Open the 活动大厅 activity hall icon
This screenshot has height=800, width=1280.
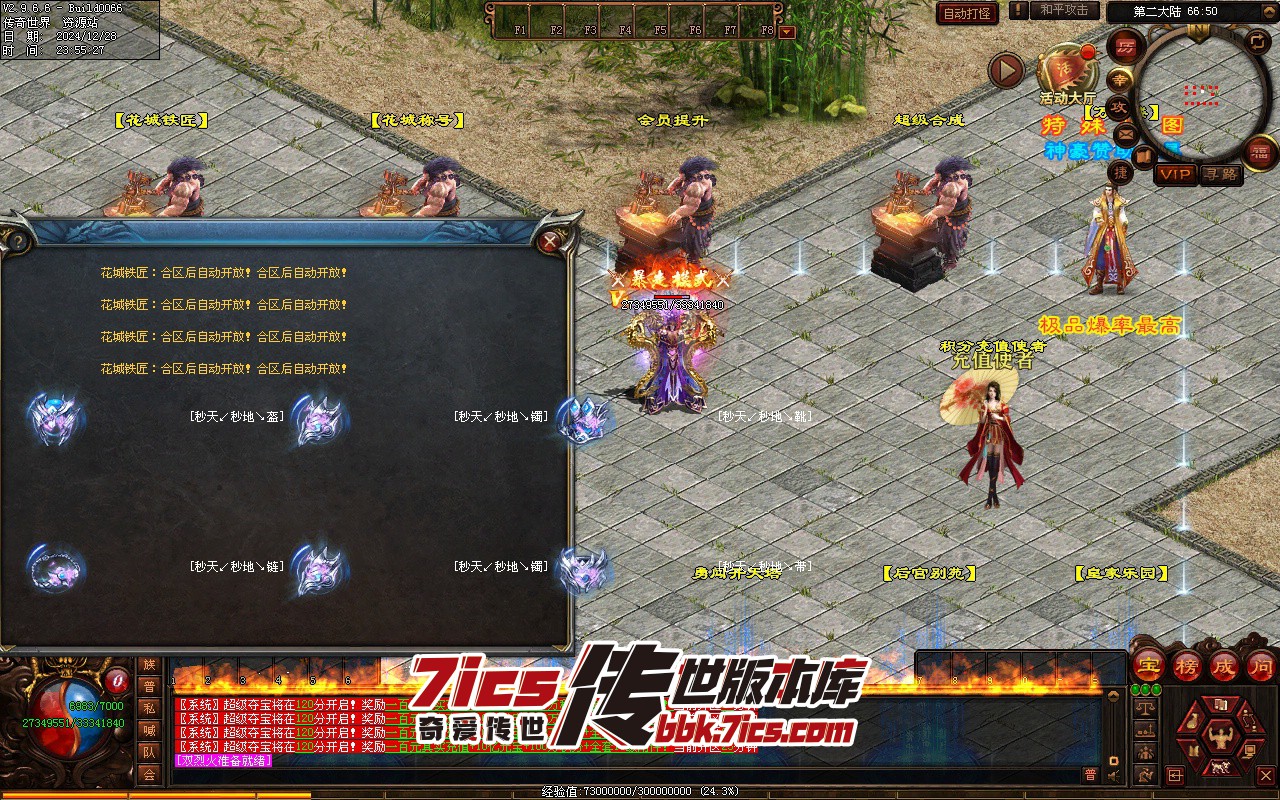1066,70
